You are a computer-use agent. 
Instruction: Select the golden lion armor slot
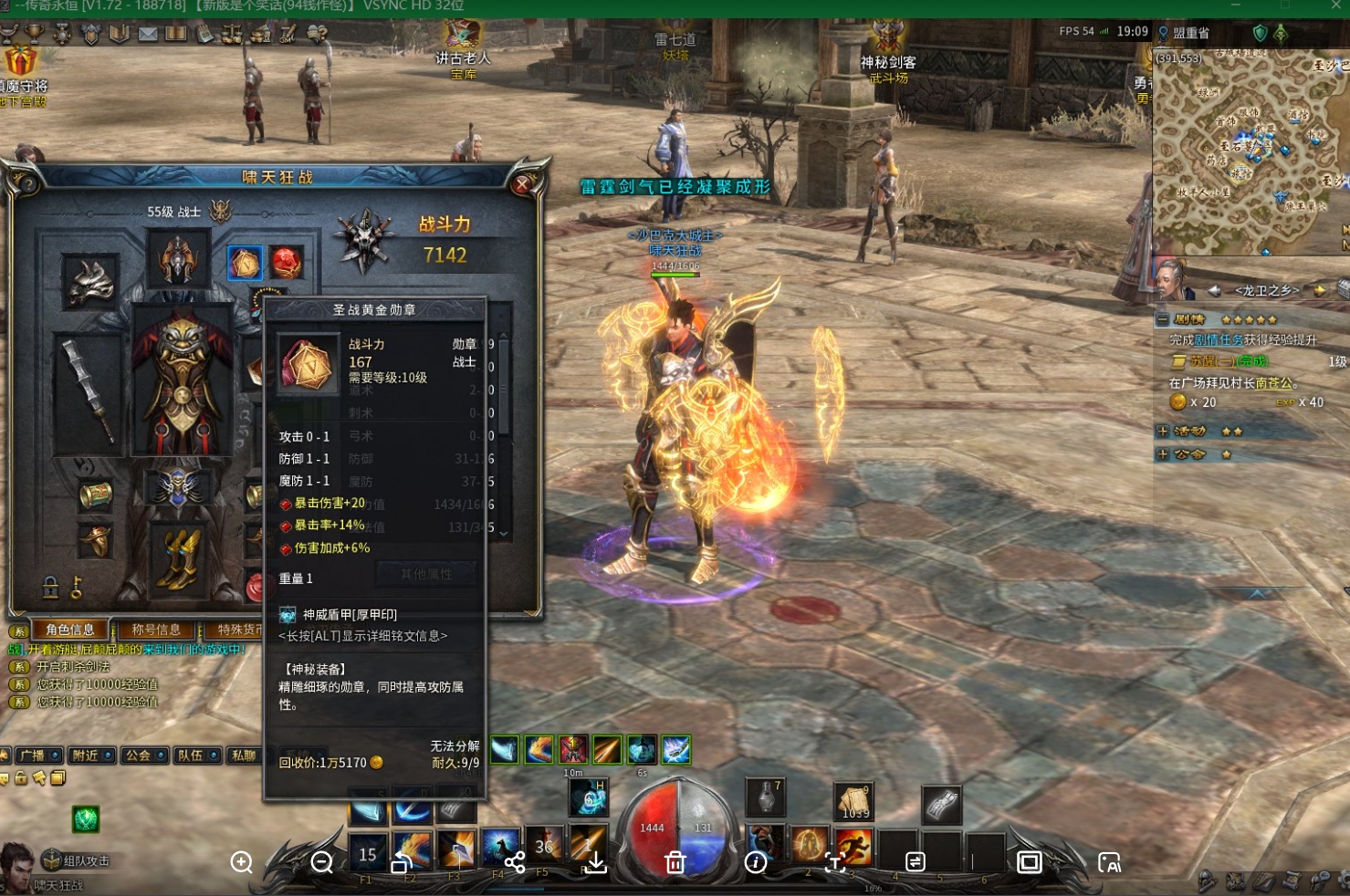183,379
